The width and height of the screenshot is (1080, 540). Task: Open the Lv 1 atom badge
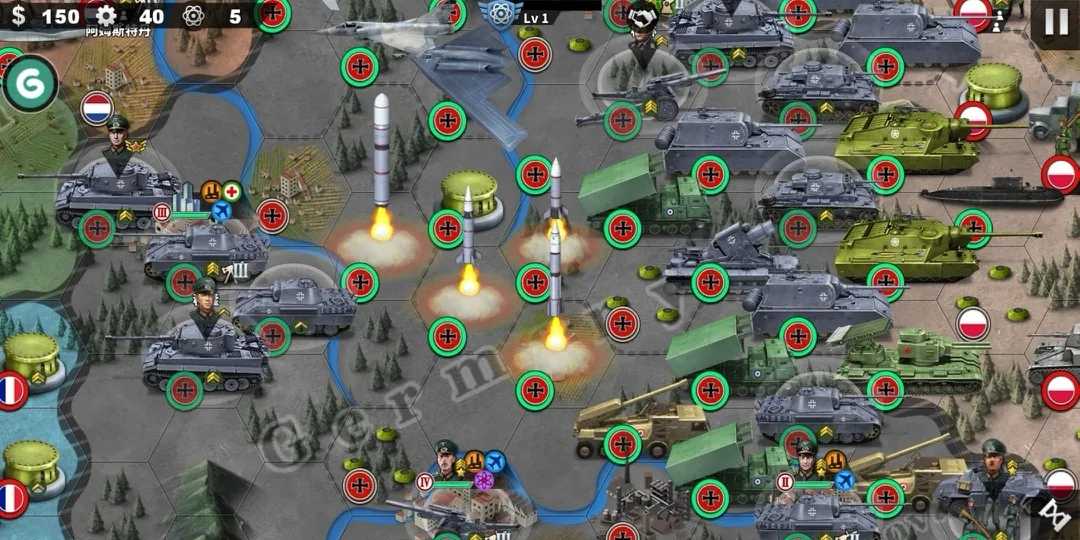pyautogui.click(x=497, y=14)
